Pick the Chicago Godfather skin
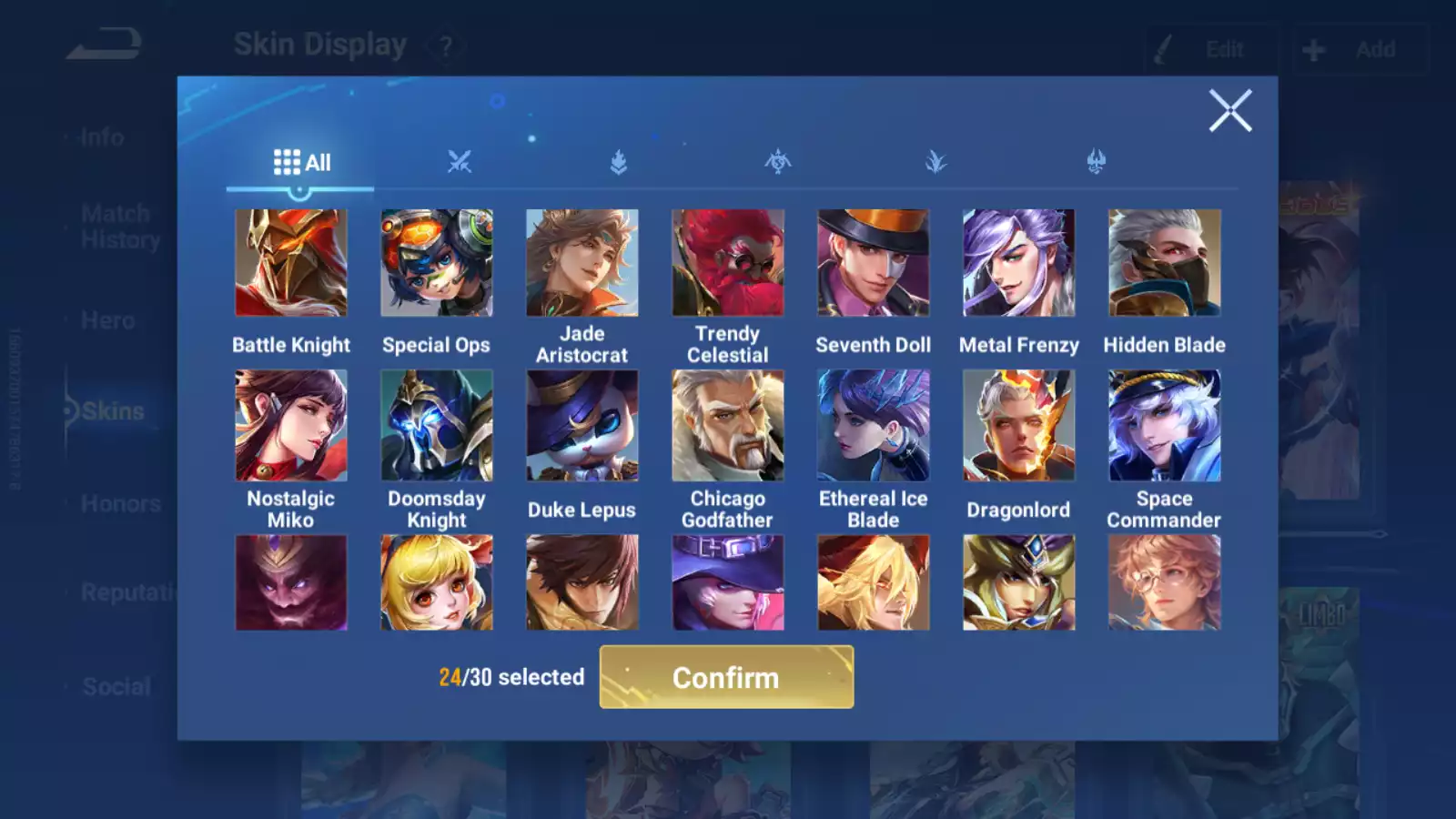 728,425
